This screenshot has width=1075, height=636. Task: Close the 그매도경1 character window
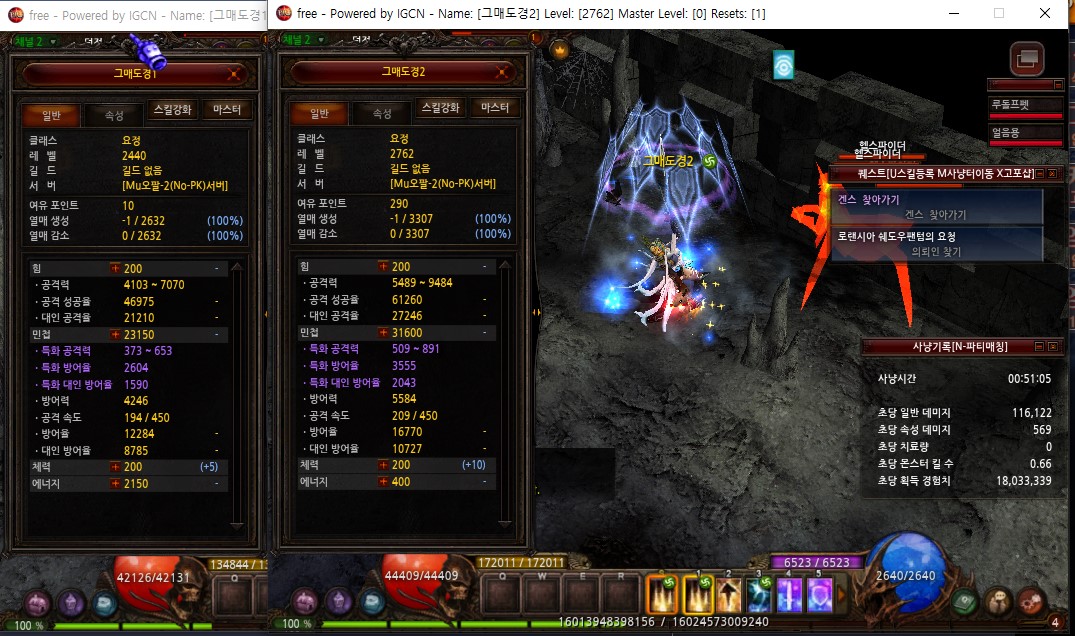pos(234,73)
